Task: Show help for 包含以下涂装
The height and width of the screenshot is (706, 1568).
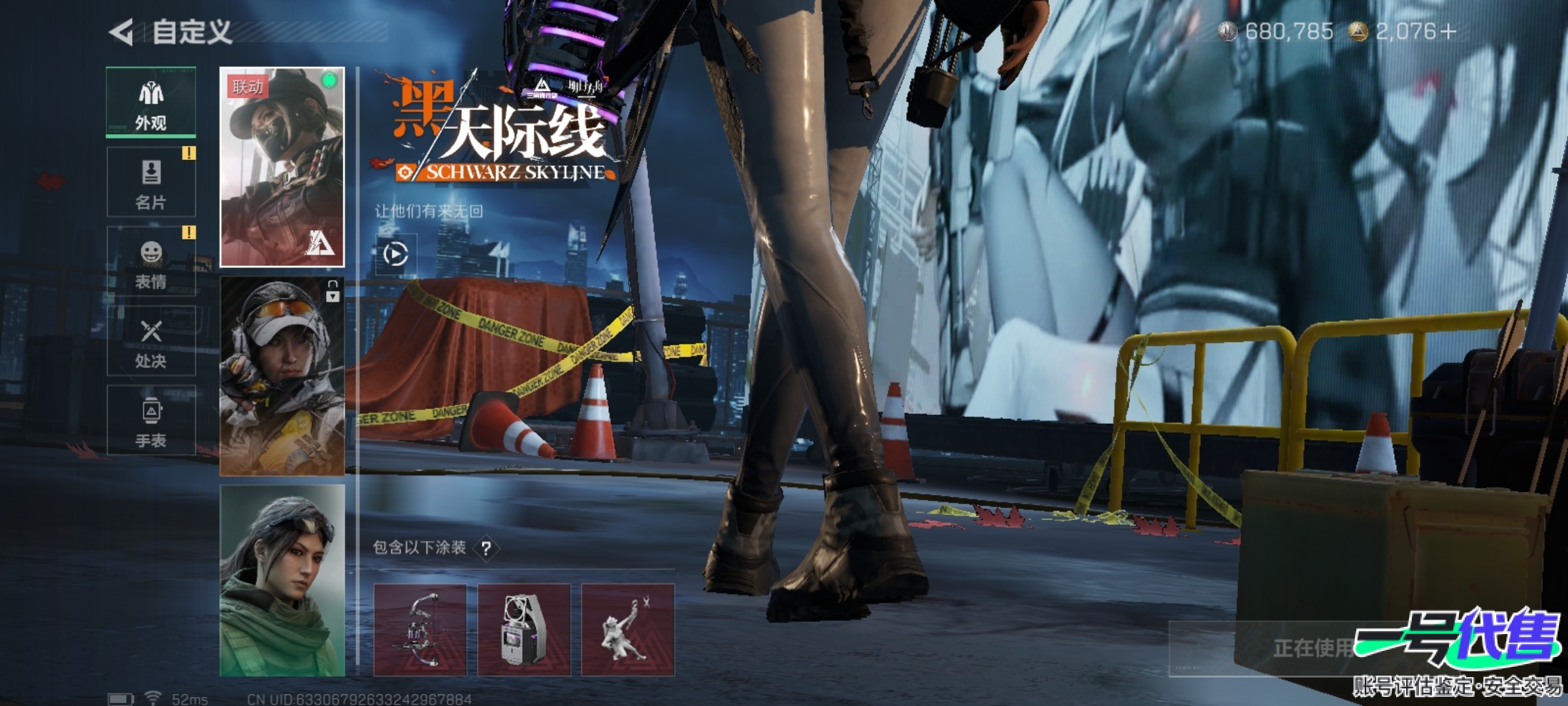Action: click(x=486, y=548)
